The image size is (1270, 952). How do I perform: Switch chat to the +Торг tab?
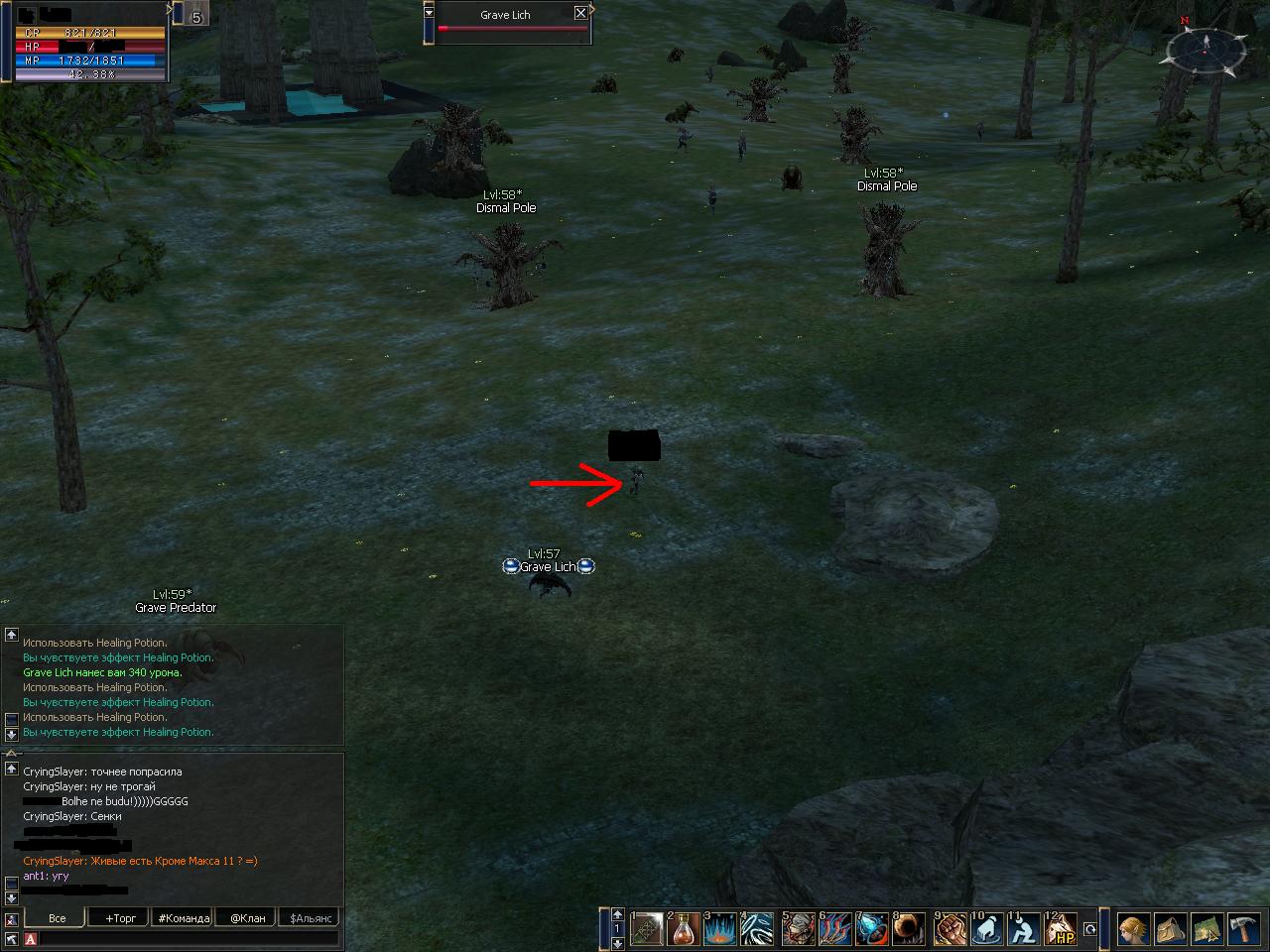(x=120, y=918)
